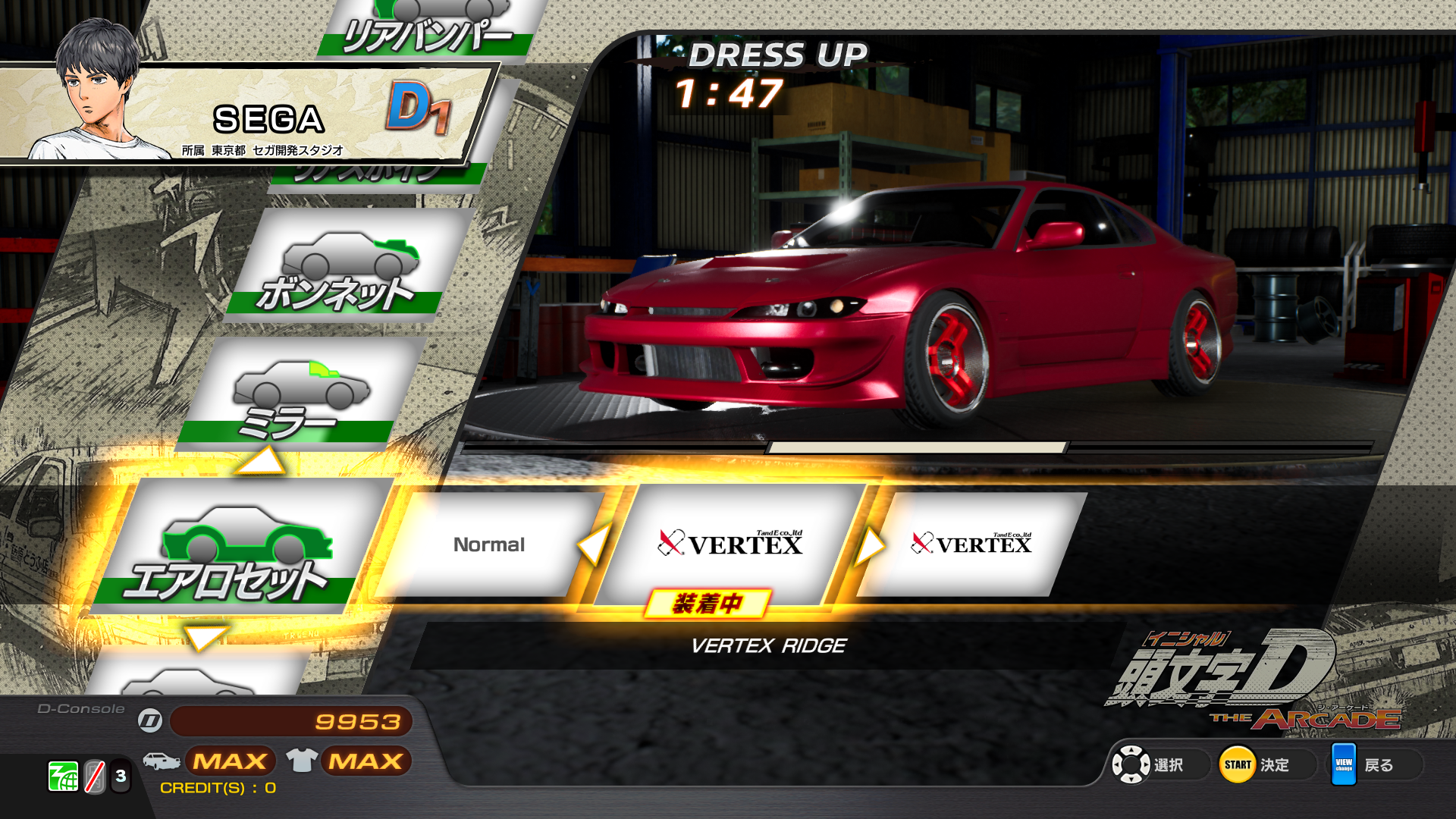This screenshot has width=1456, height=819.
Task: Click the SEGA driver profile banner
Action: coord(250,114)
